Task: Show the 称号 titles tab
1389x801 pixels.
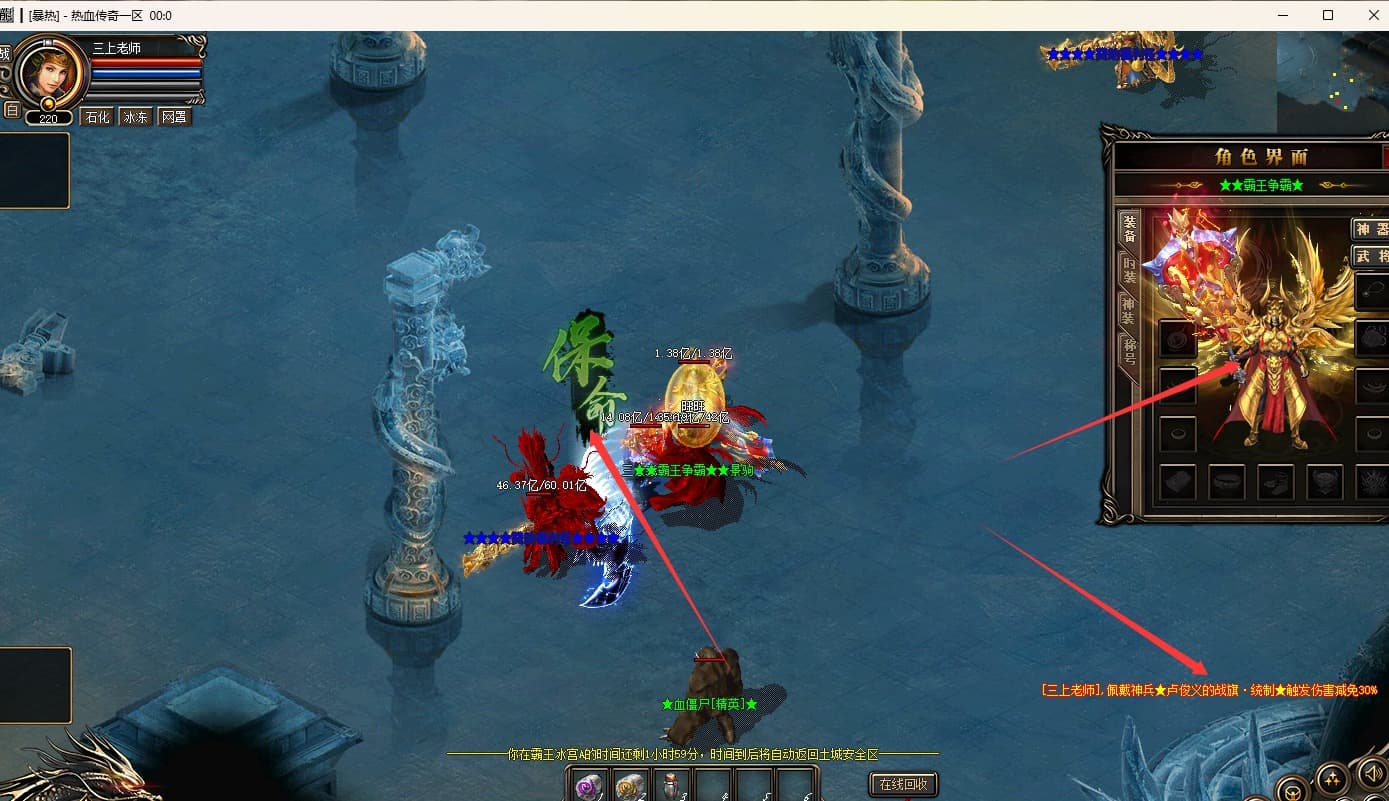Action: [1129, 353]
